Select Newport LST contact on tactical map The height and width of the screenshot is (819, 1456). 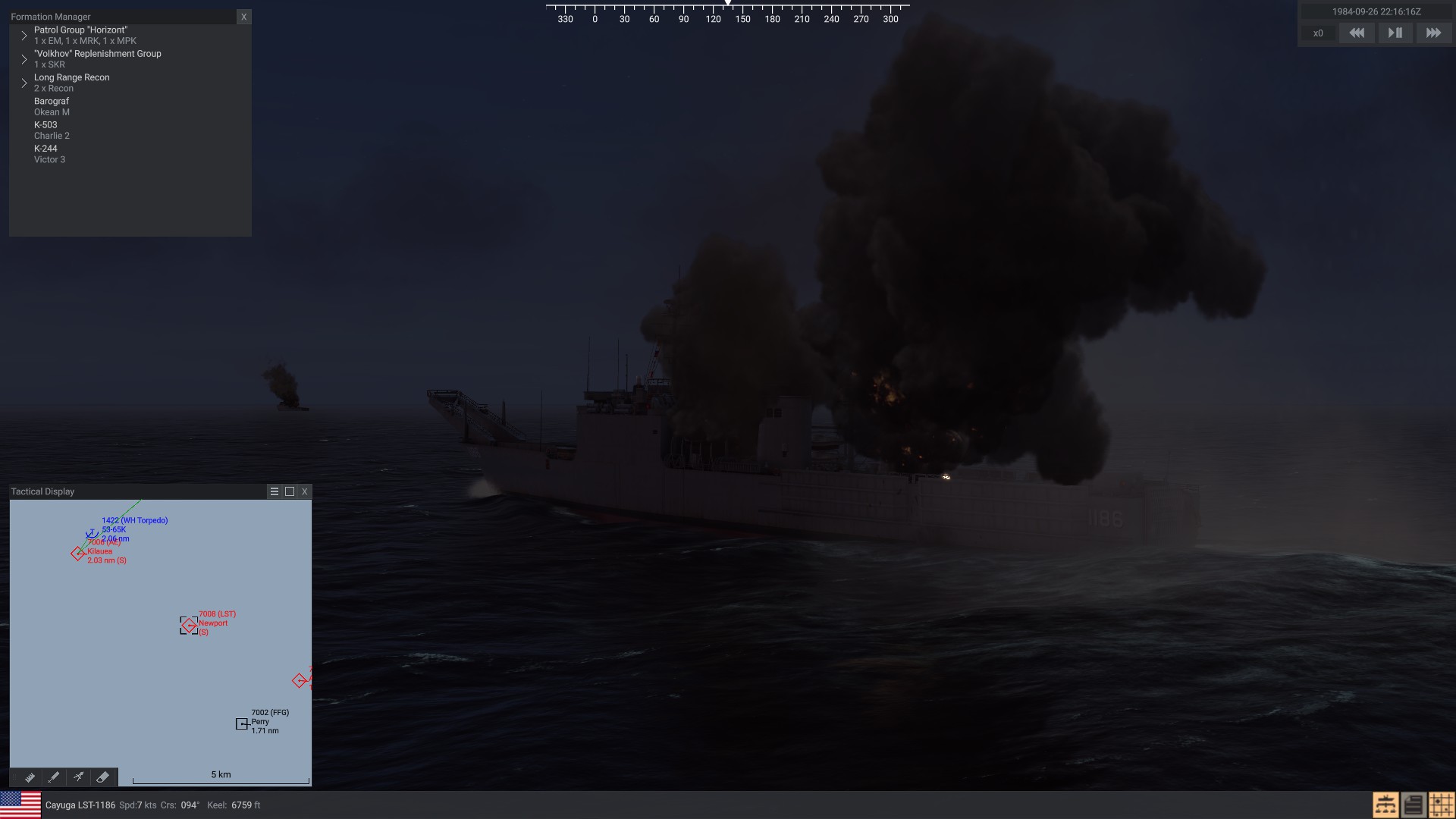[189, 625]
